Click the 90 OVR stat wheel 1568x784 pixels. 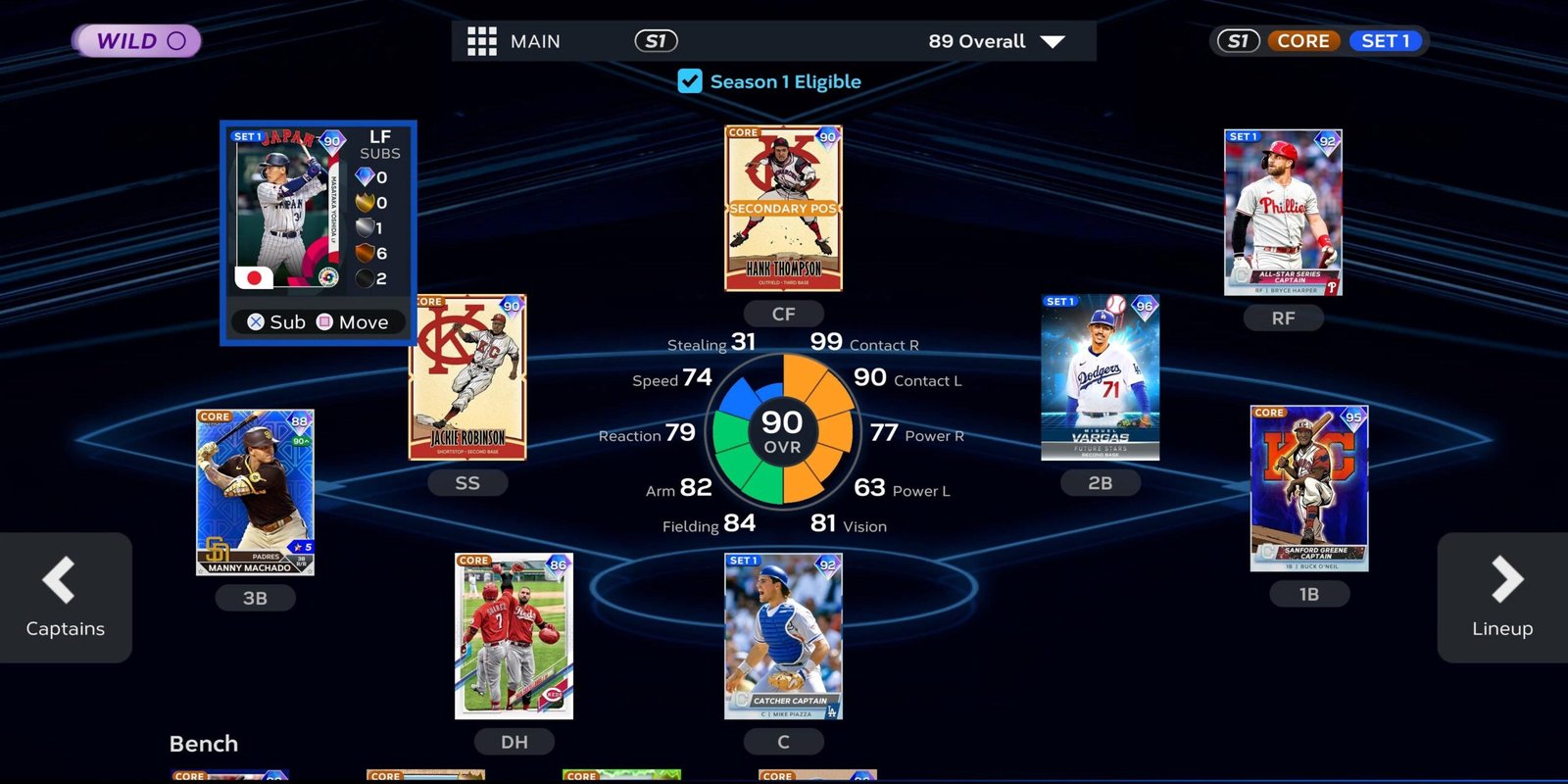[781, 434]
